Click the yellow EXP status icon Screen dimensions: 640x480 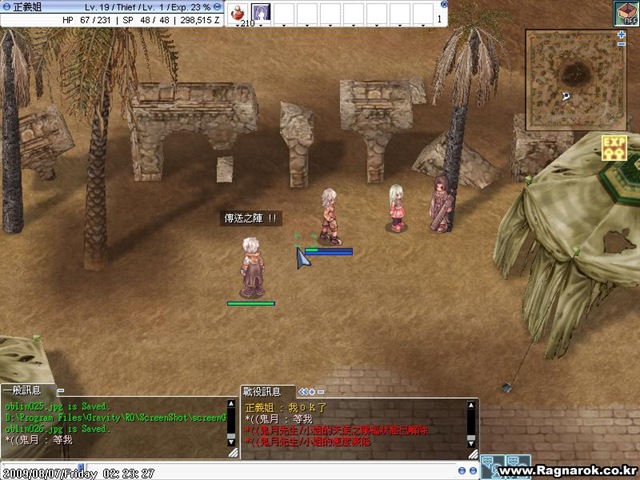(613, 147)
